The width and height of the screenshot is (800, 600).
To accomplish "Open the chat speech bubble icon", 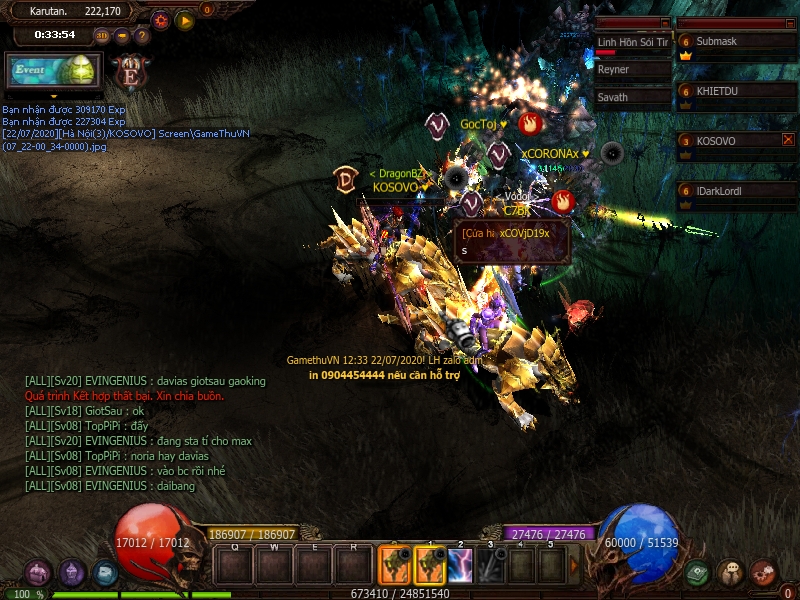I will [731, 573].
